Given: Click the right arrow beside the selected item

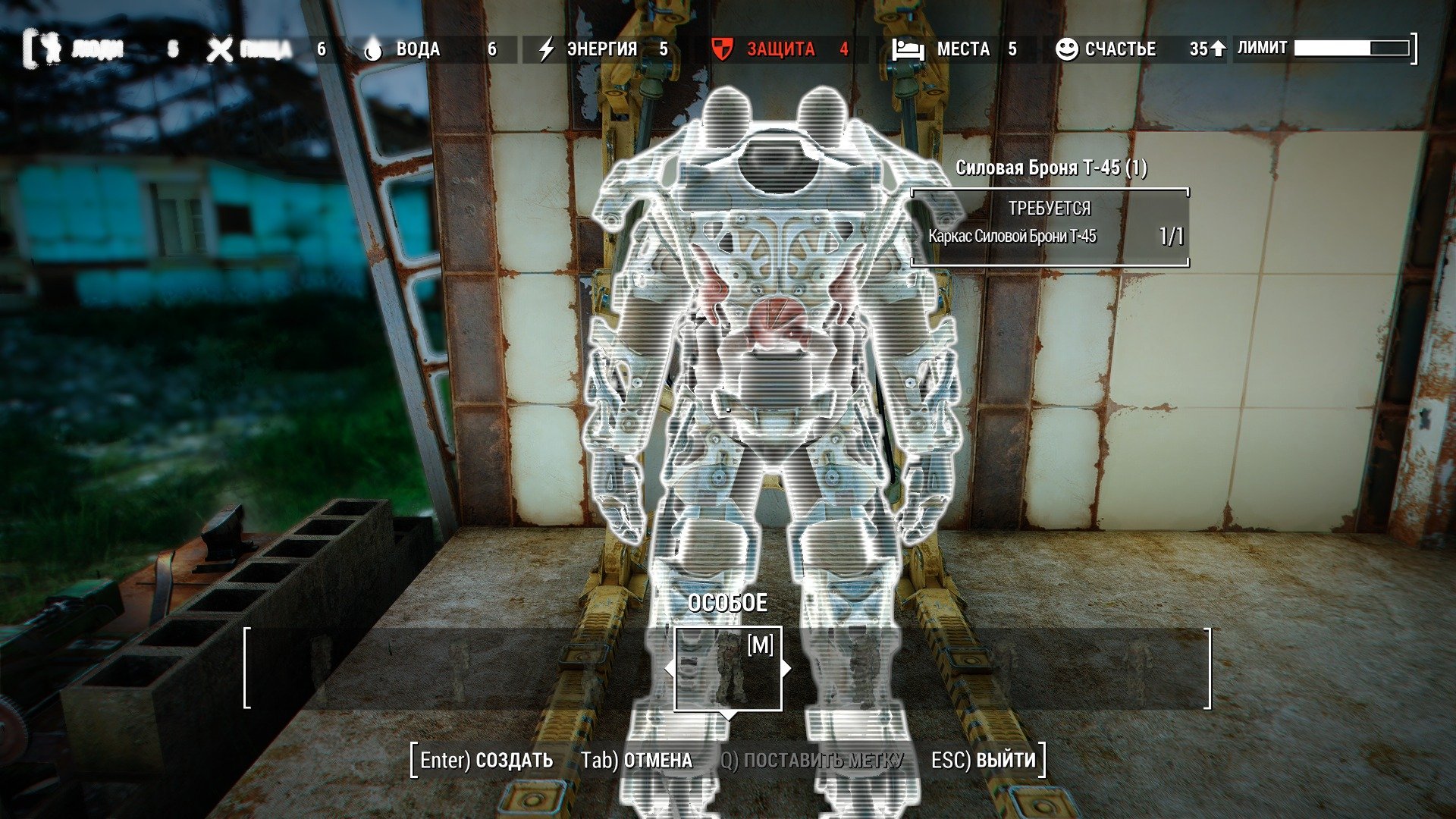Looking at the screenshot, I should point(787,669).
